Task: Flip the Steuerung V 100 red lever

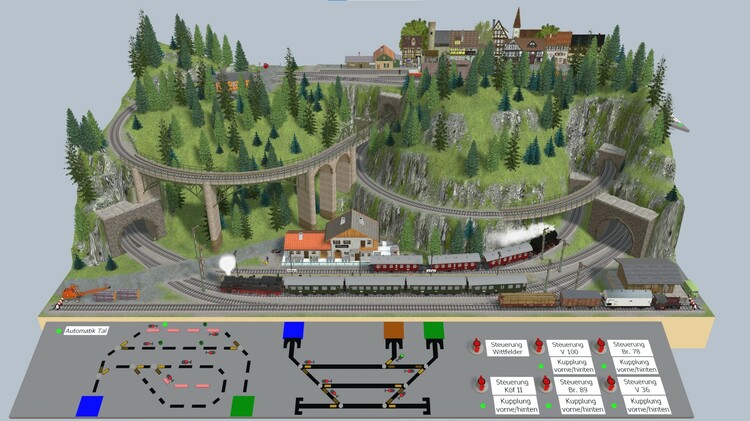Action: [x=540, y=344]
